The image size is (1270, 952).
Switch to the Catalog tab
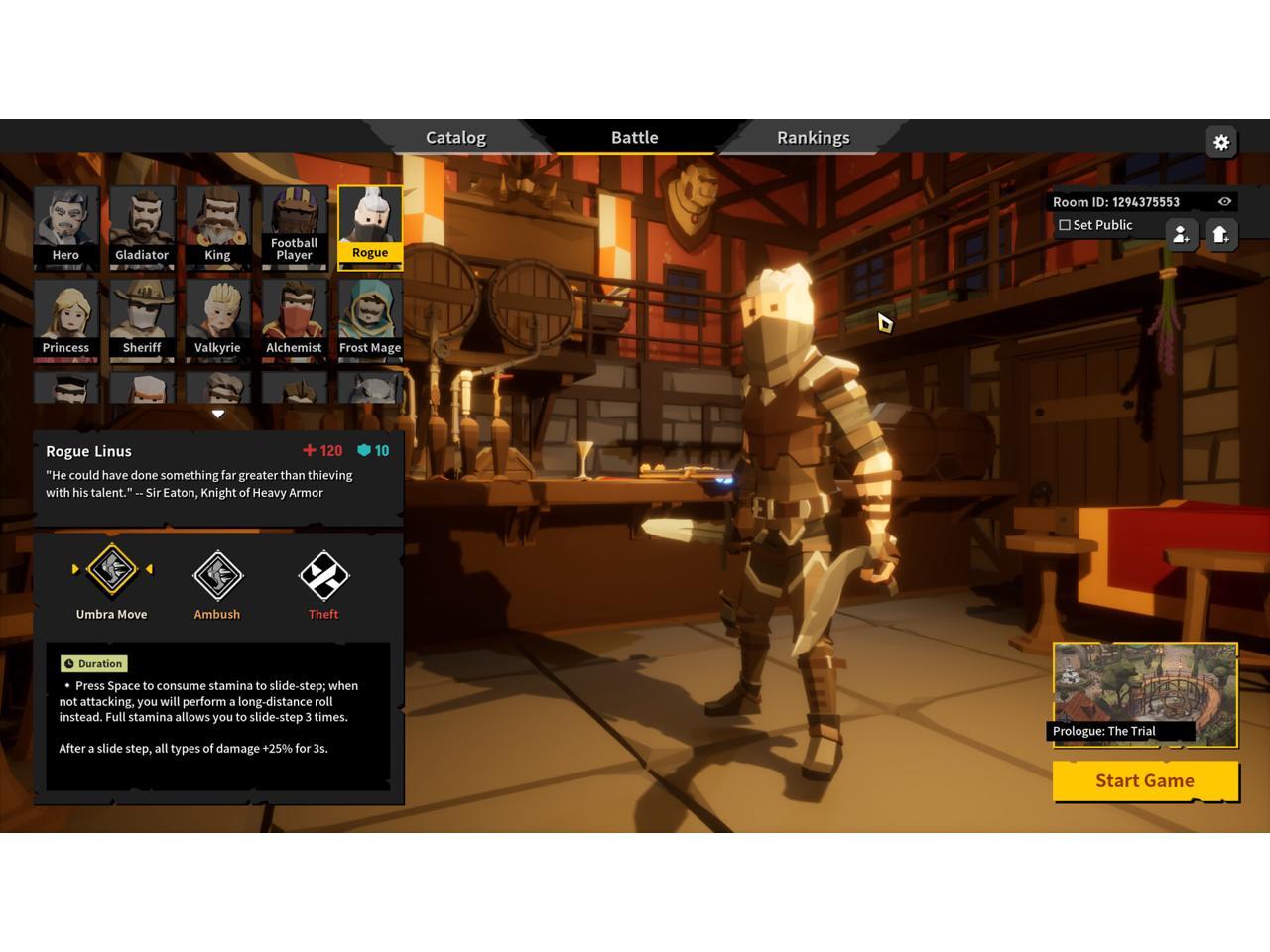coord(455,138)
